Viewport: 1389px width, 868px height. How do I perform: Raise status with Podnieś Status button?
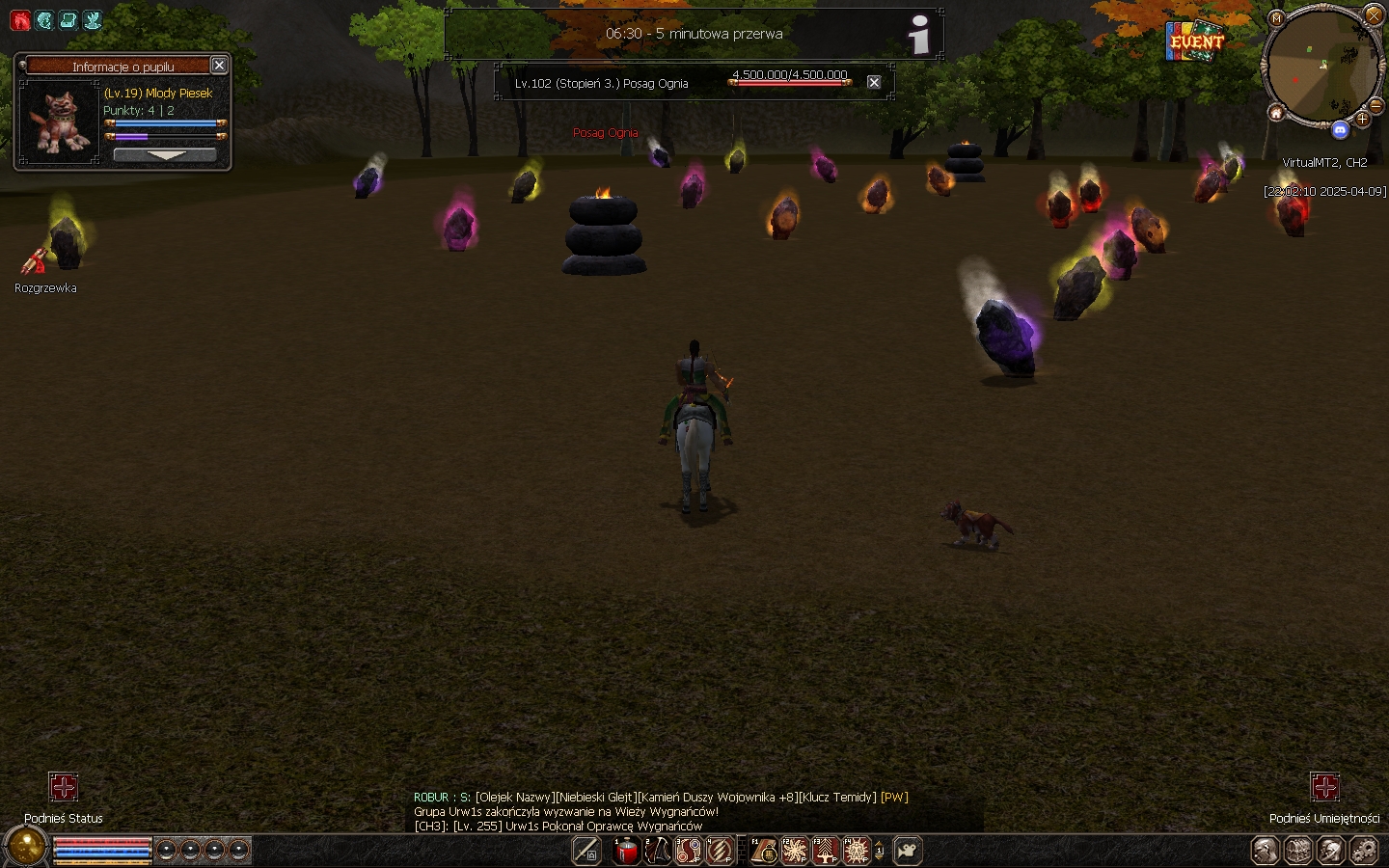(64, 787)
